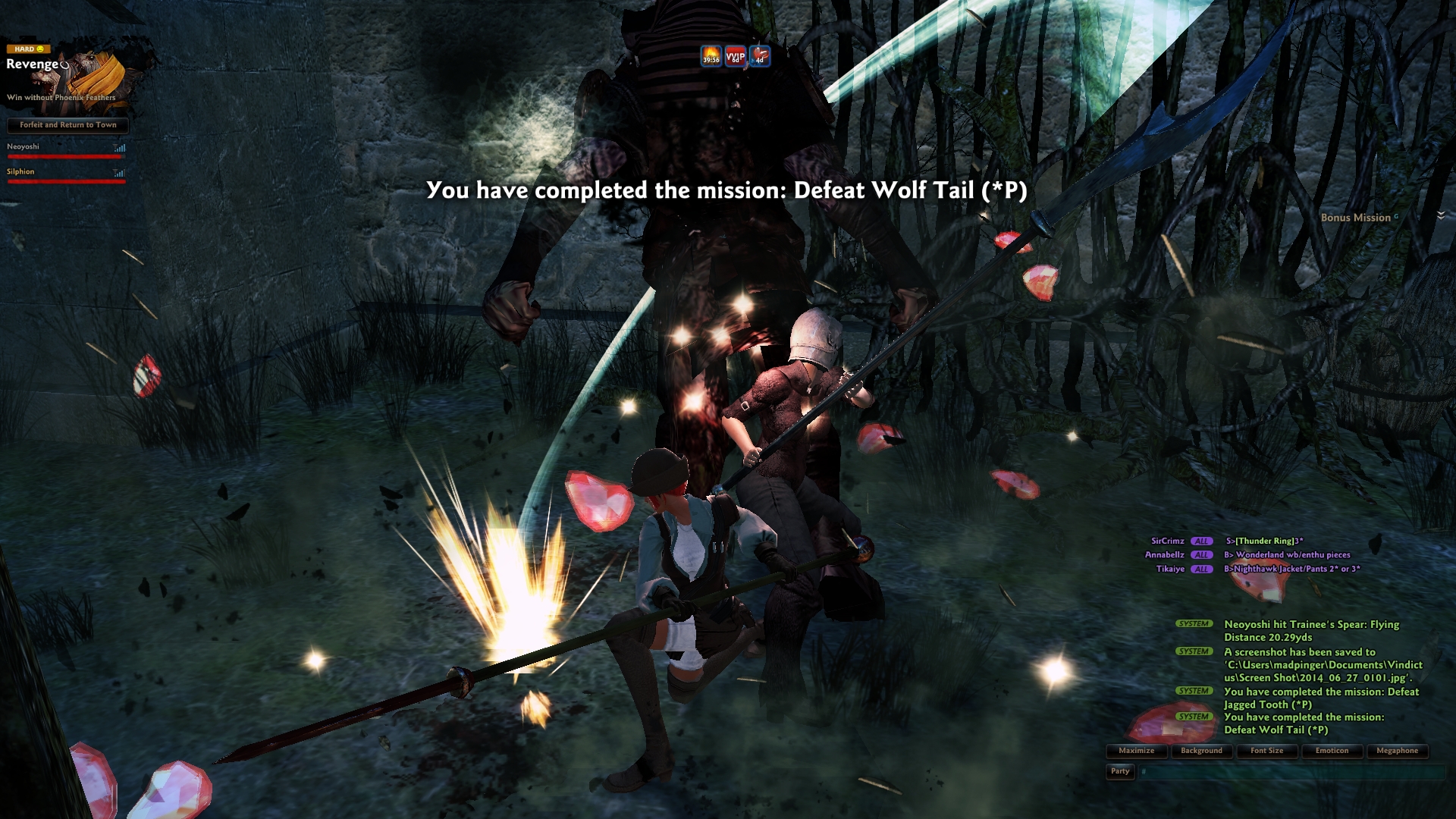
Task: Click SirCrimz's name in chat
Action: (x=1167, y=541)
